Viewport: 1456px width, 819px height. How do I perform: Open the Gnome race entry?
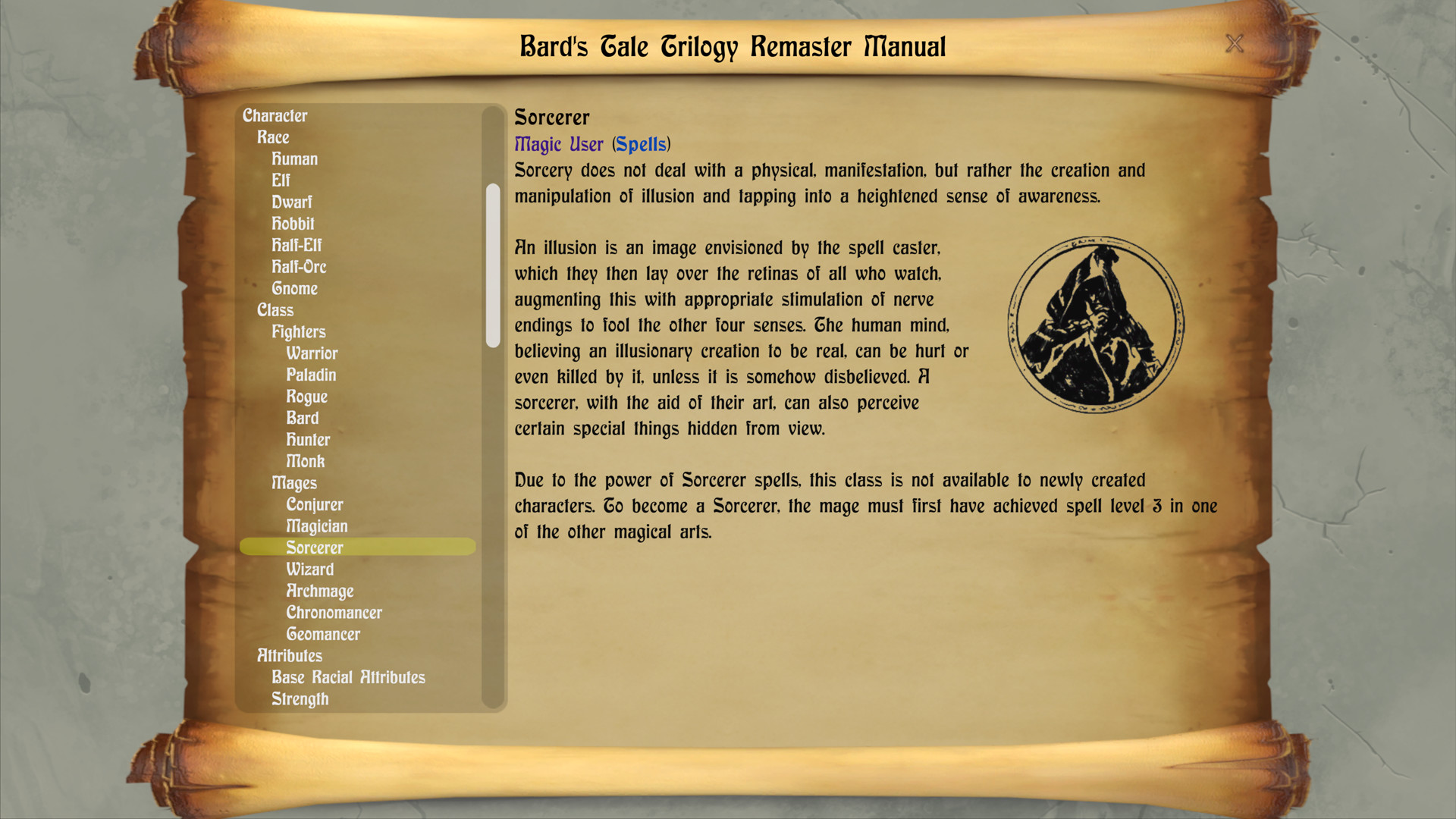tap(295, 288)
